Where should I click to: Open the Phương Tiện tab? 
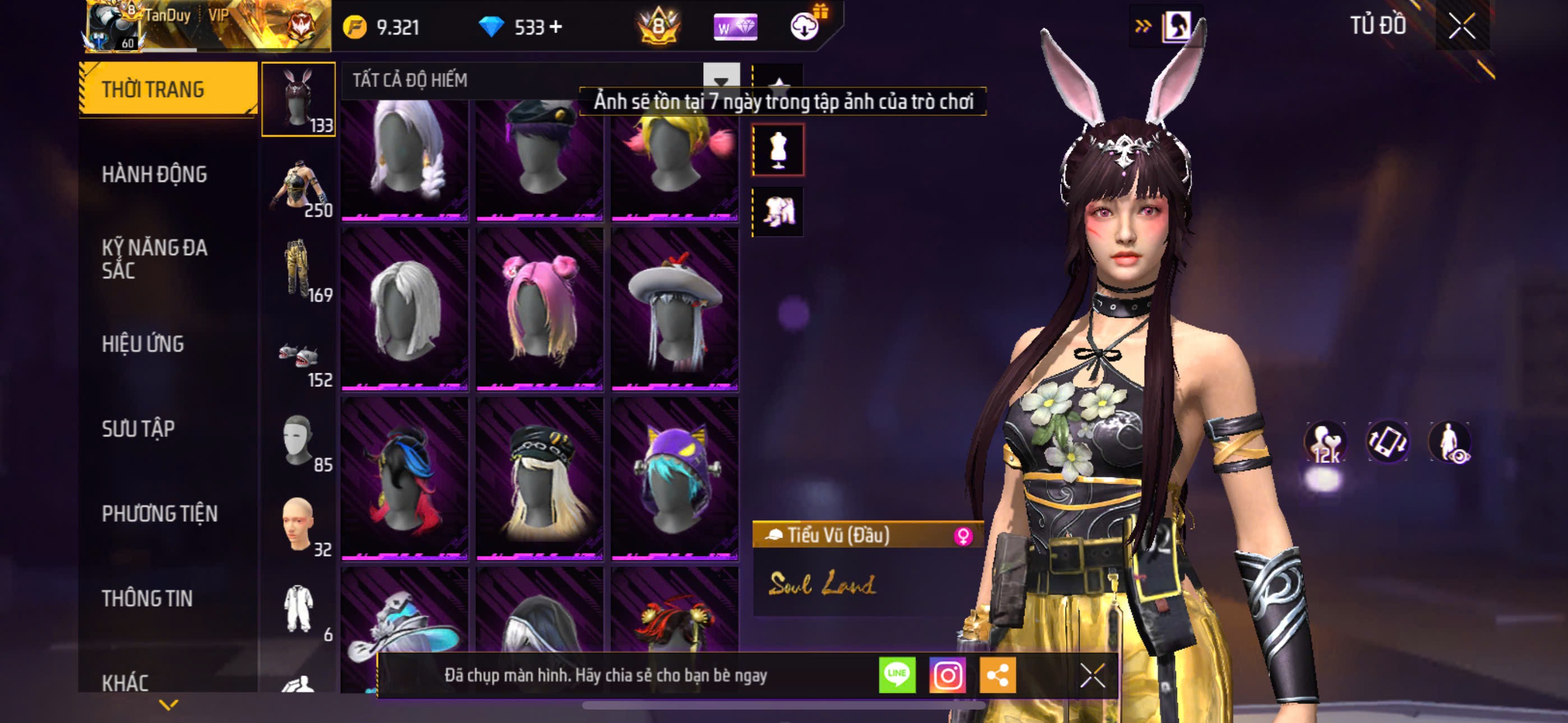pyautogui.click(x=159, y=515)
